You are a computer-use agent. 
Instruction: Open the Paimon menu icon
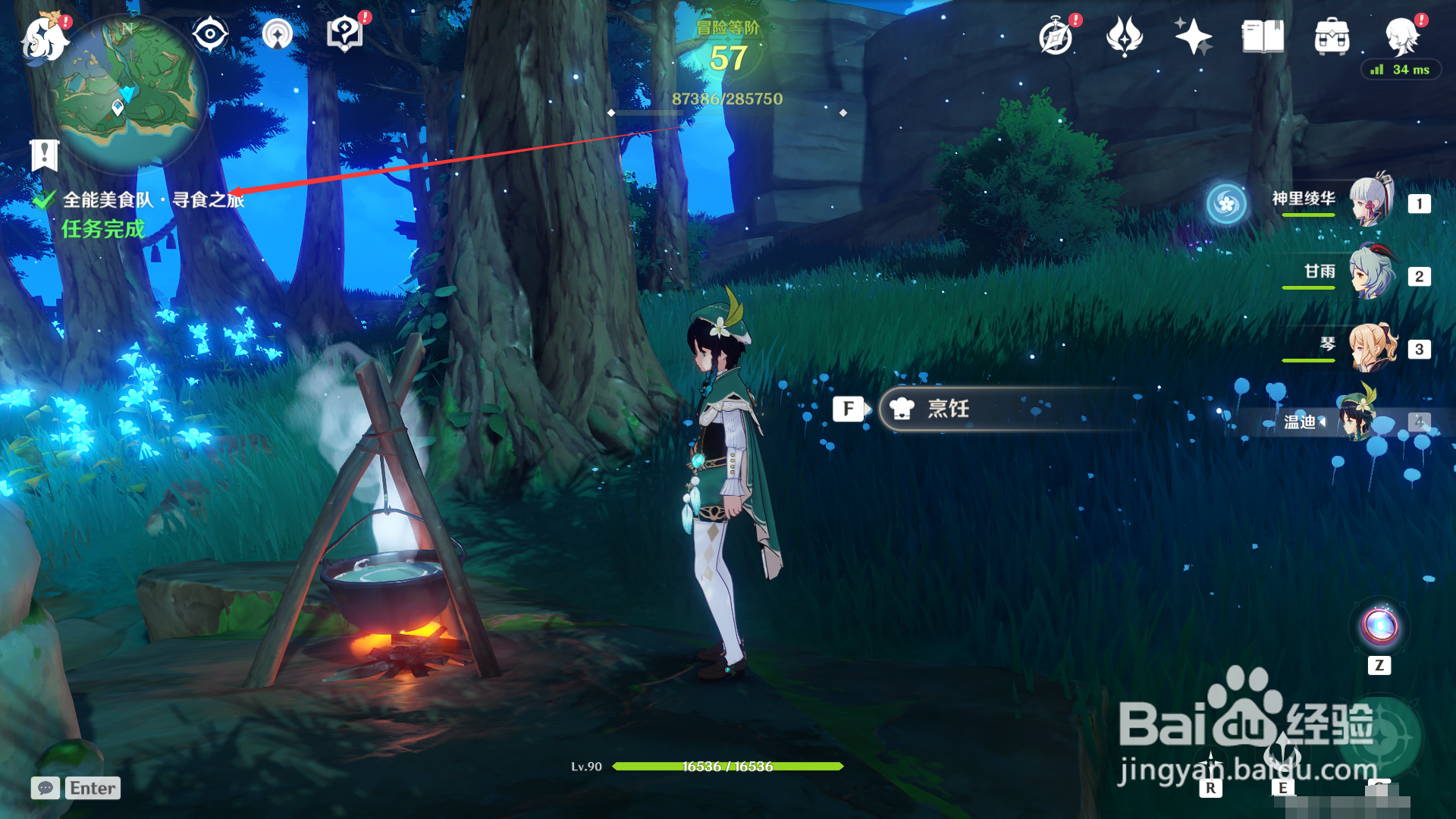click(45, 38)
